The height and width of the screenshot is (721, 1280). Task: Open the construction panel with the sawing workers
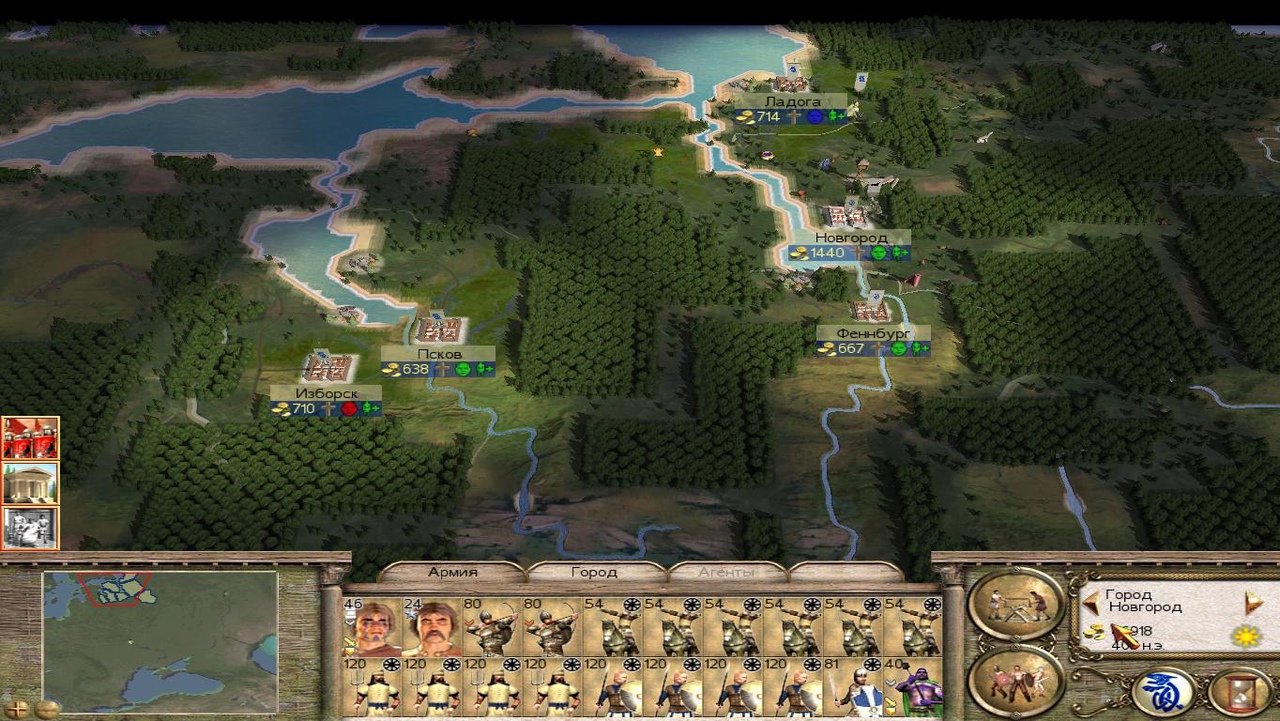coord(1015,603)
